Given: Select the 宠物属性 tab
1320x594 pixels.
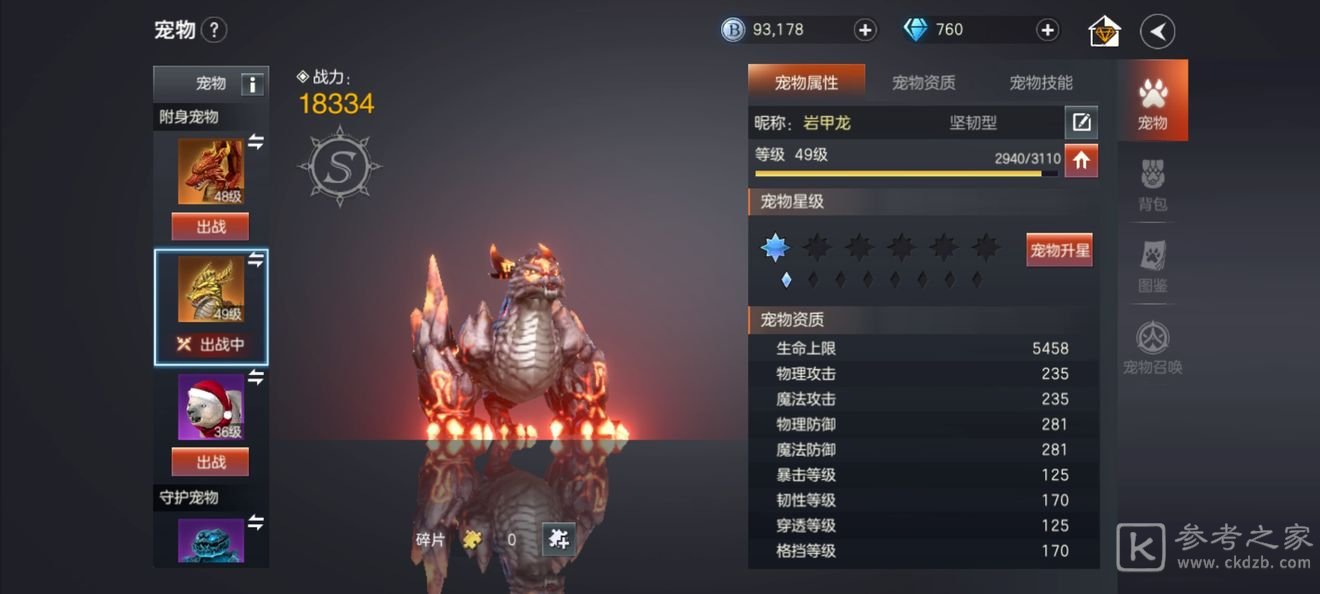Looking at the screenshot, I should click(x=806, y=83).
